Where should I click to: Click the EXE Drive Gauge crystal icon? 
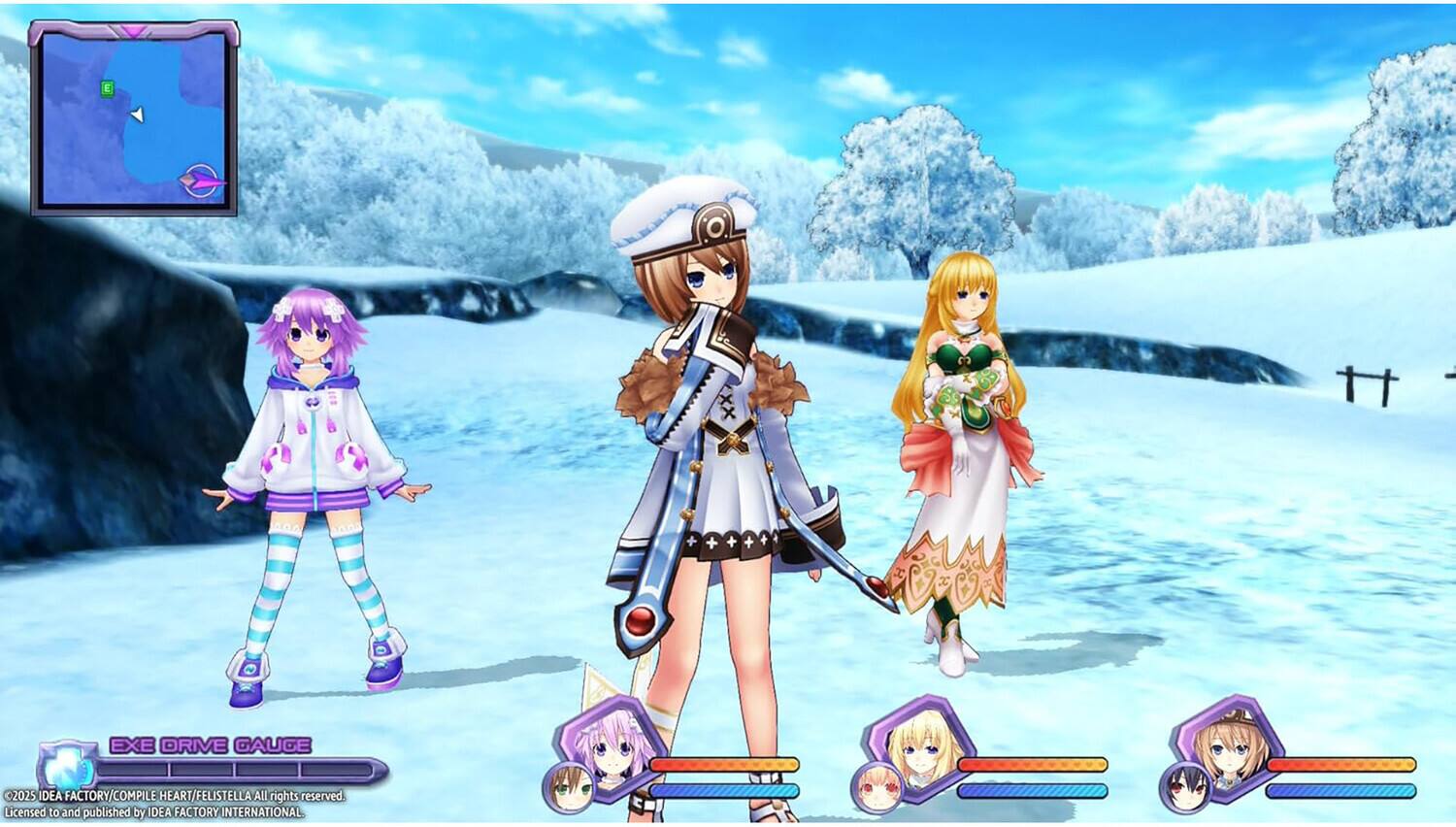(68, 768)
